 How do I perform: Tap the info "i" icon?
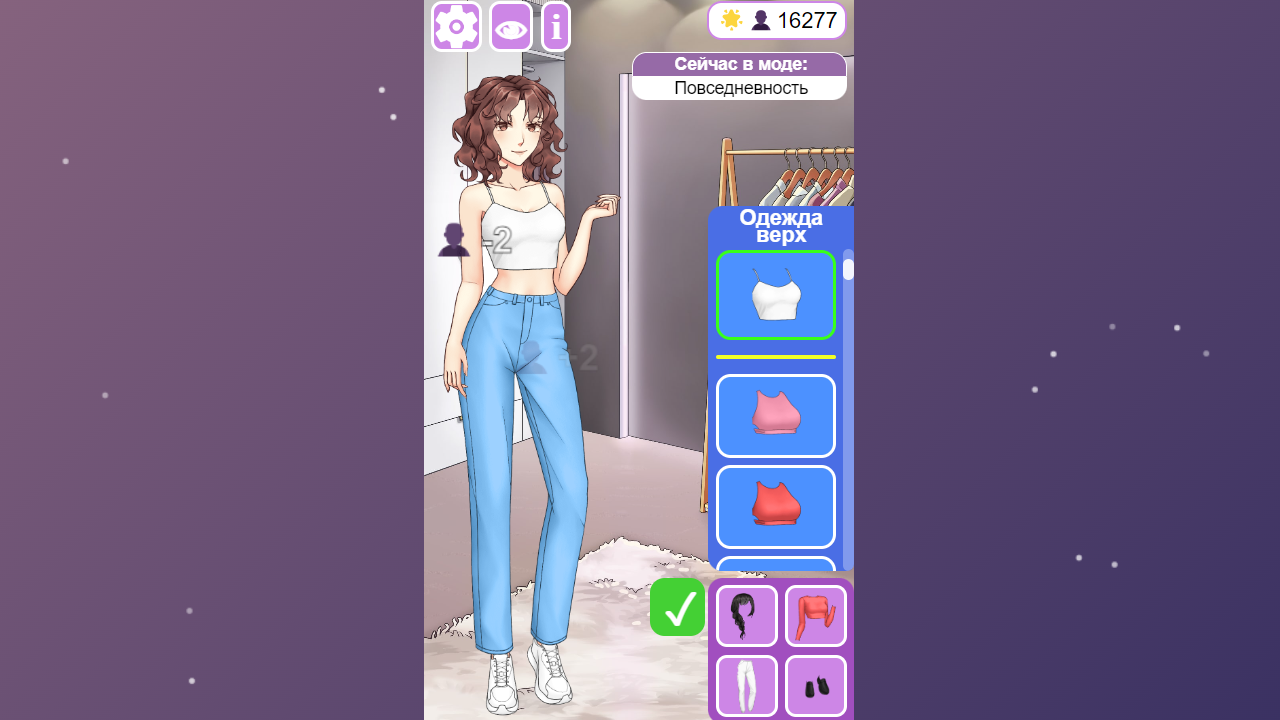[556, 26]
